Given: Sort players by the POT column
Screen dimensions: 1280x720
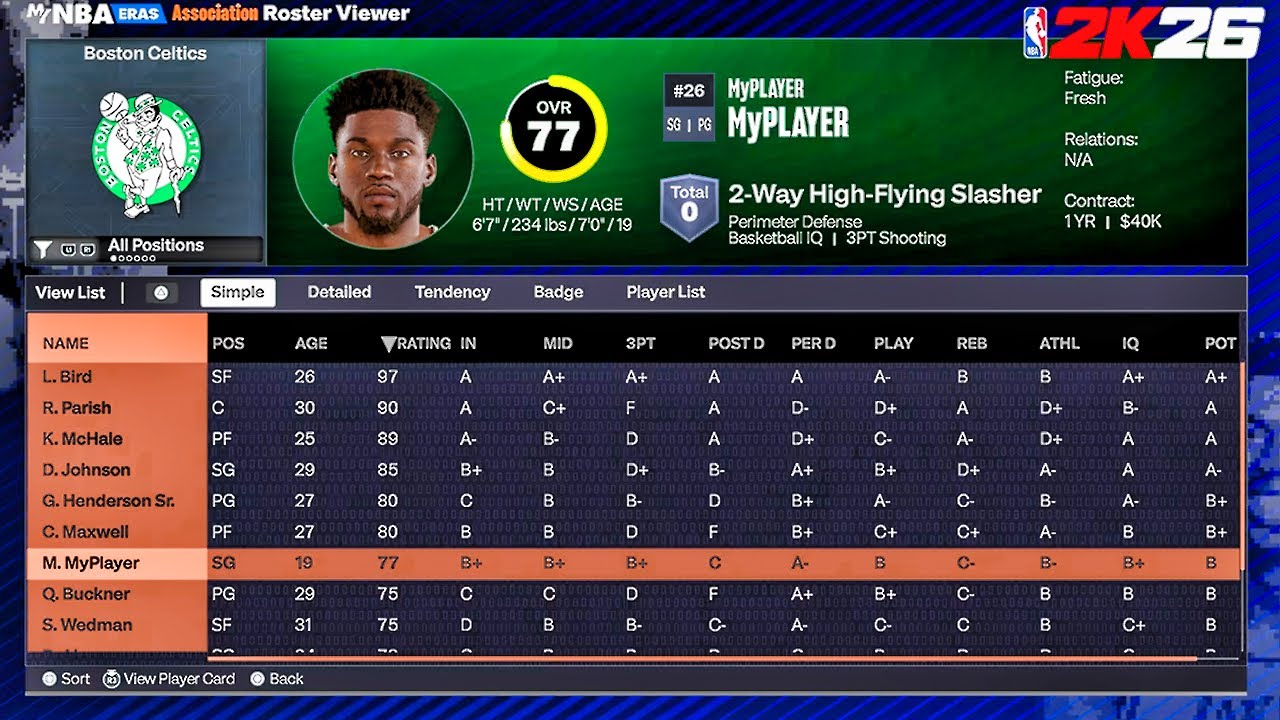Looking at the screenshot, I should tap(1220, 343).
